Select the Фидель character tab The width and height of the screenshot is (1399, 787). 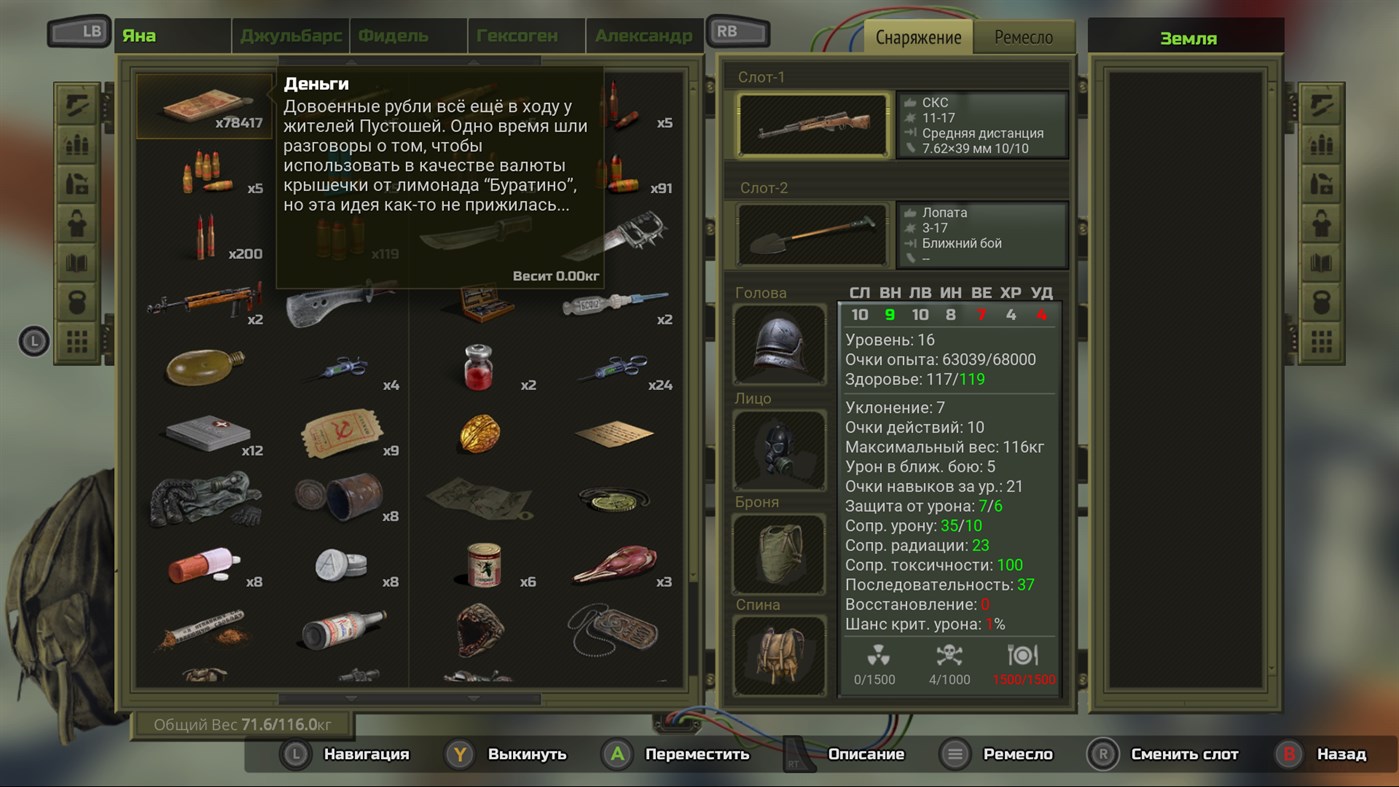tap(393, 36)
